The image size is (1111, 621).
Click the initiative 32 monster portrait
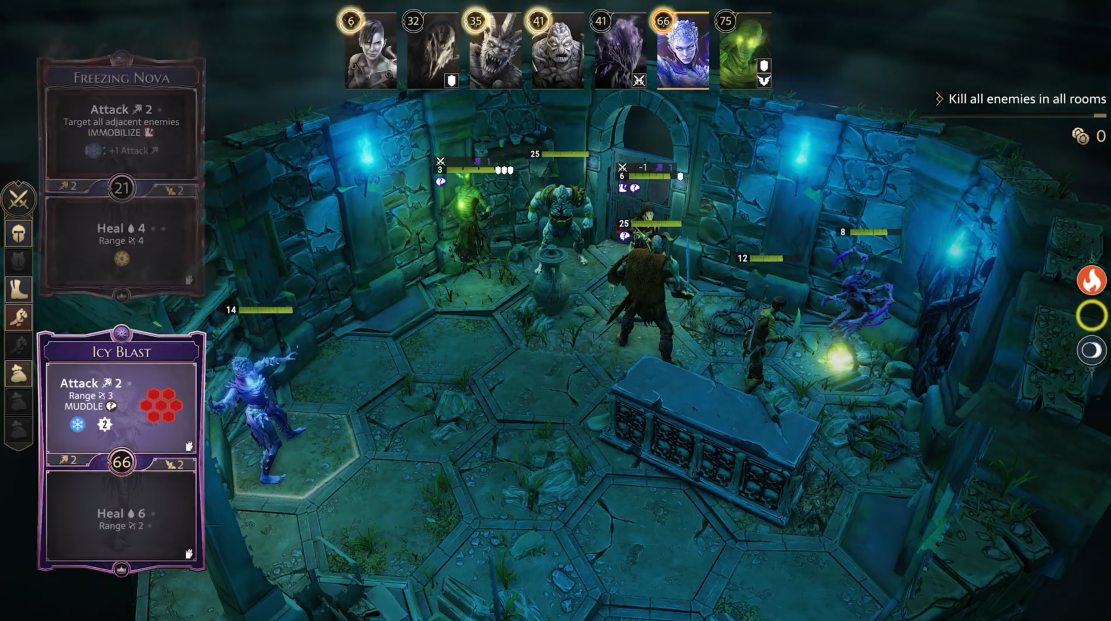click(433, 51)
